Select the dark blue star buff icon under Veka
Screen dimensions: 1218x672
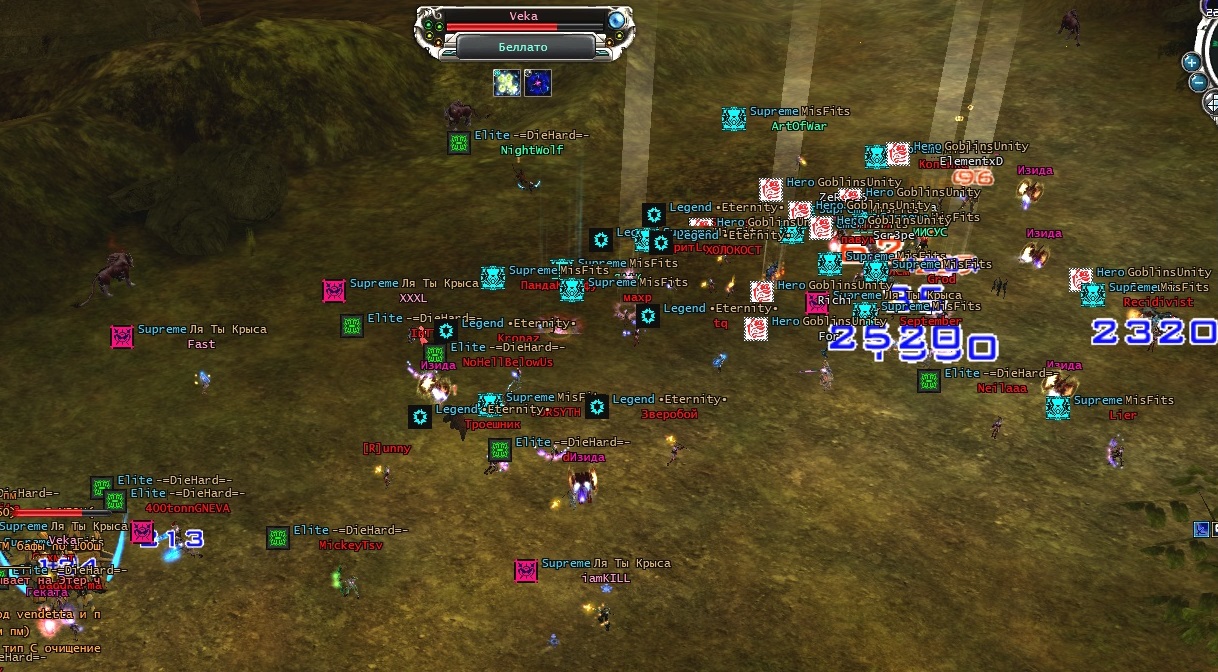coord(538,83)
